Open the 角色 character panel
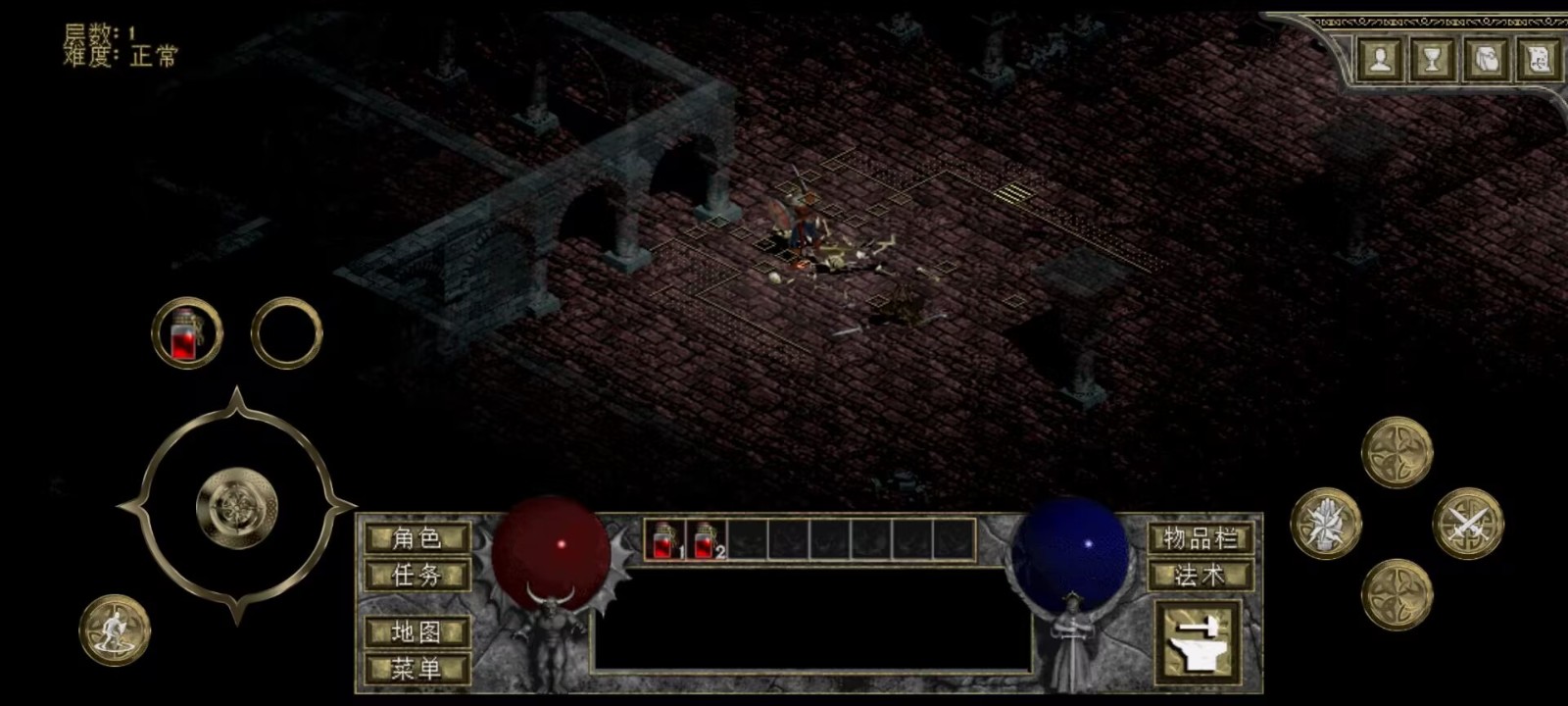The width and height of the screenshot is (1568, 706). 416,538
